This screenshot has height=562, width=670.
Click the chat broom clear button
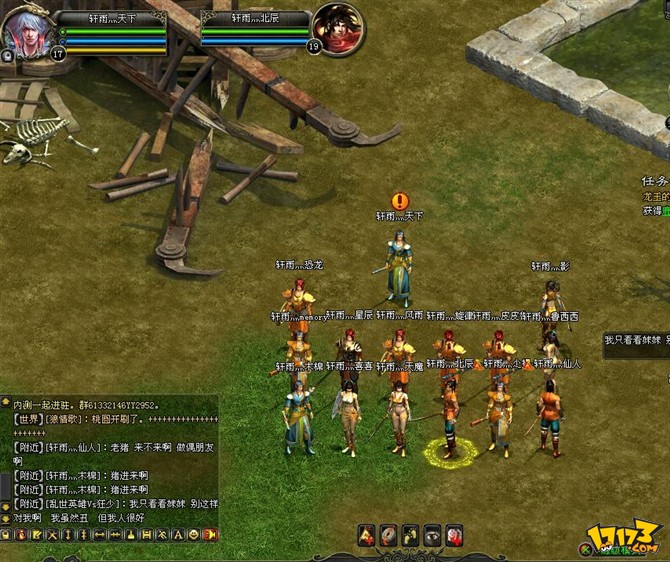click(131, 536)
